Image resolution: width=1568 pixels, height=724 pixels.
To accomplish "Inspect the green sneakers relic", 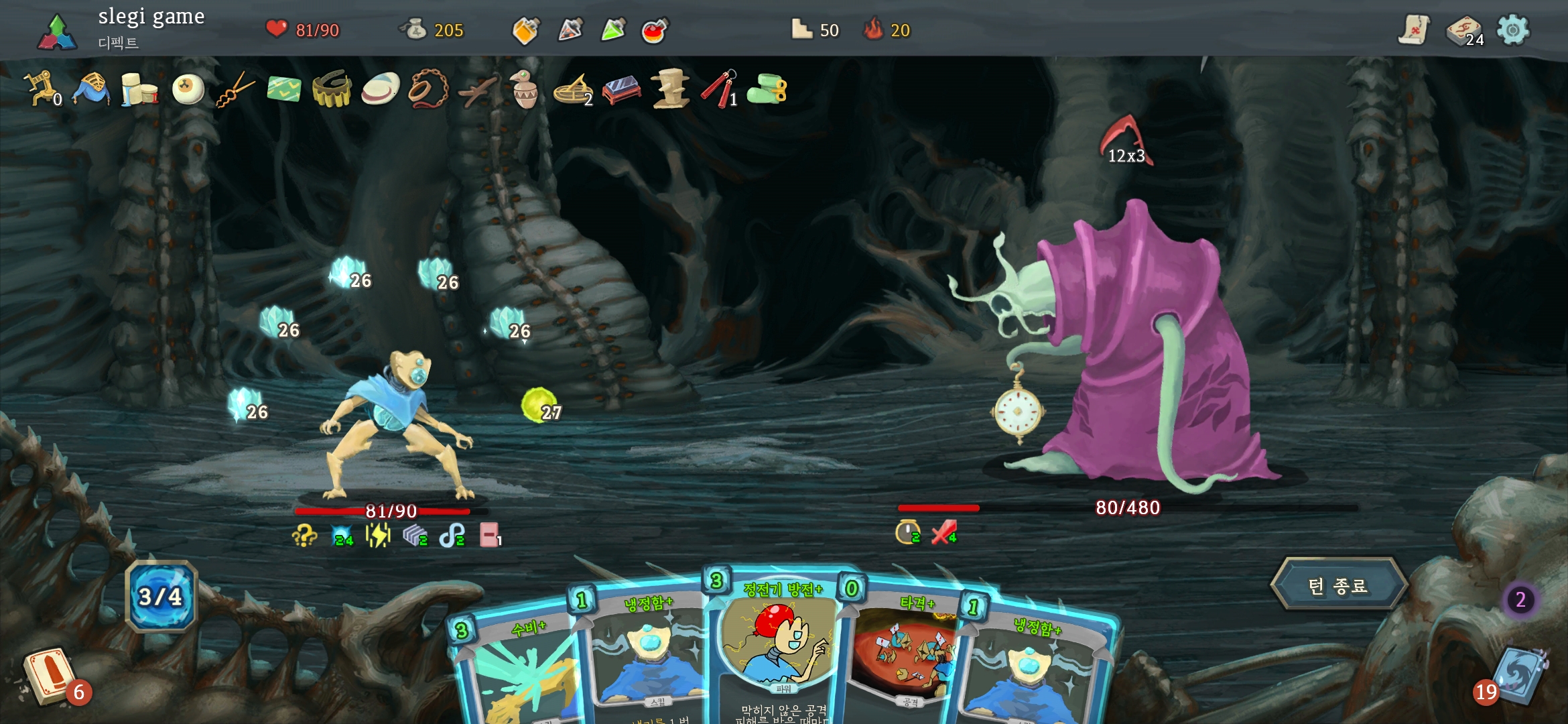I will click(x=768, y=89).
